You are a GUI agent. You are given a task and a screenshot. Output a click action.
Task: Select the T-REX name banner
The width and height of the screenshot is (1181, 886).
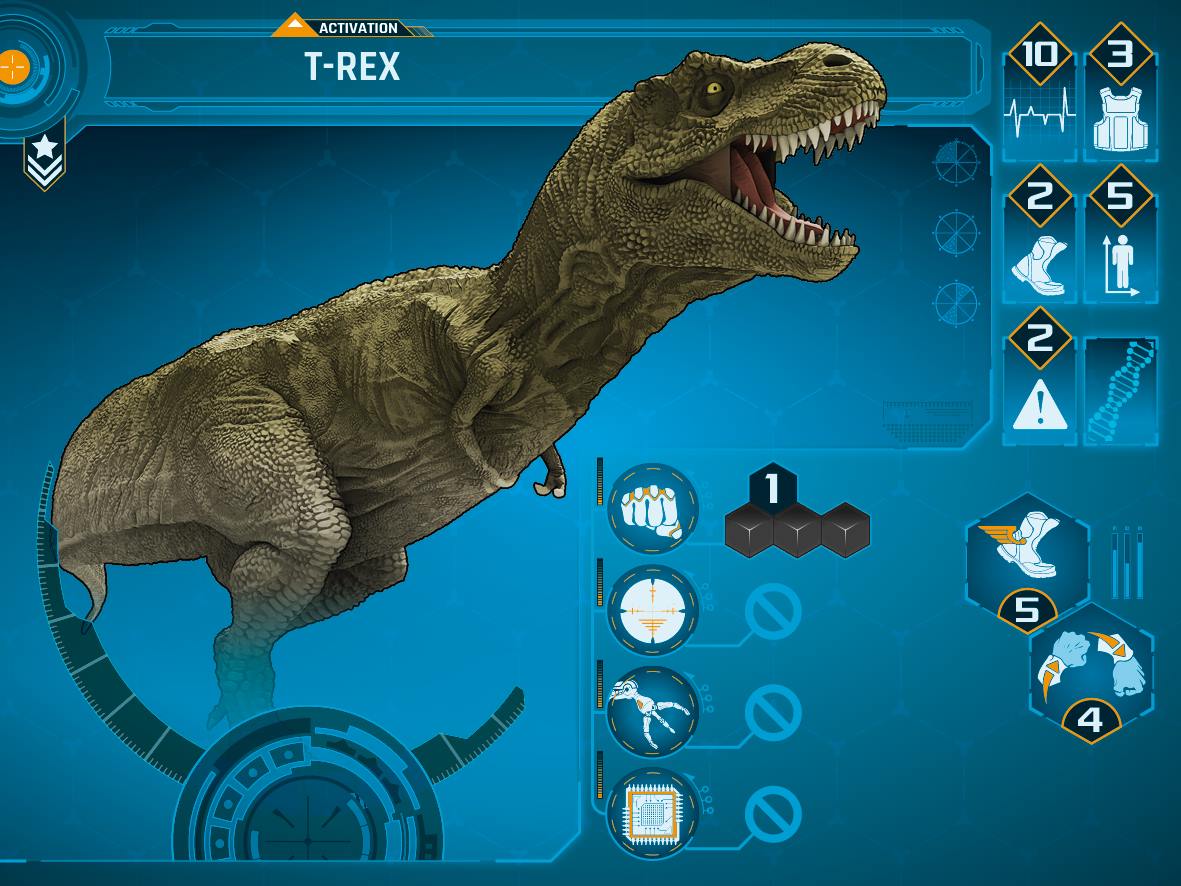click(540, 68)
